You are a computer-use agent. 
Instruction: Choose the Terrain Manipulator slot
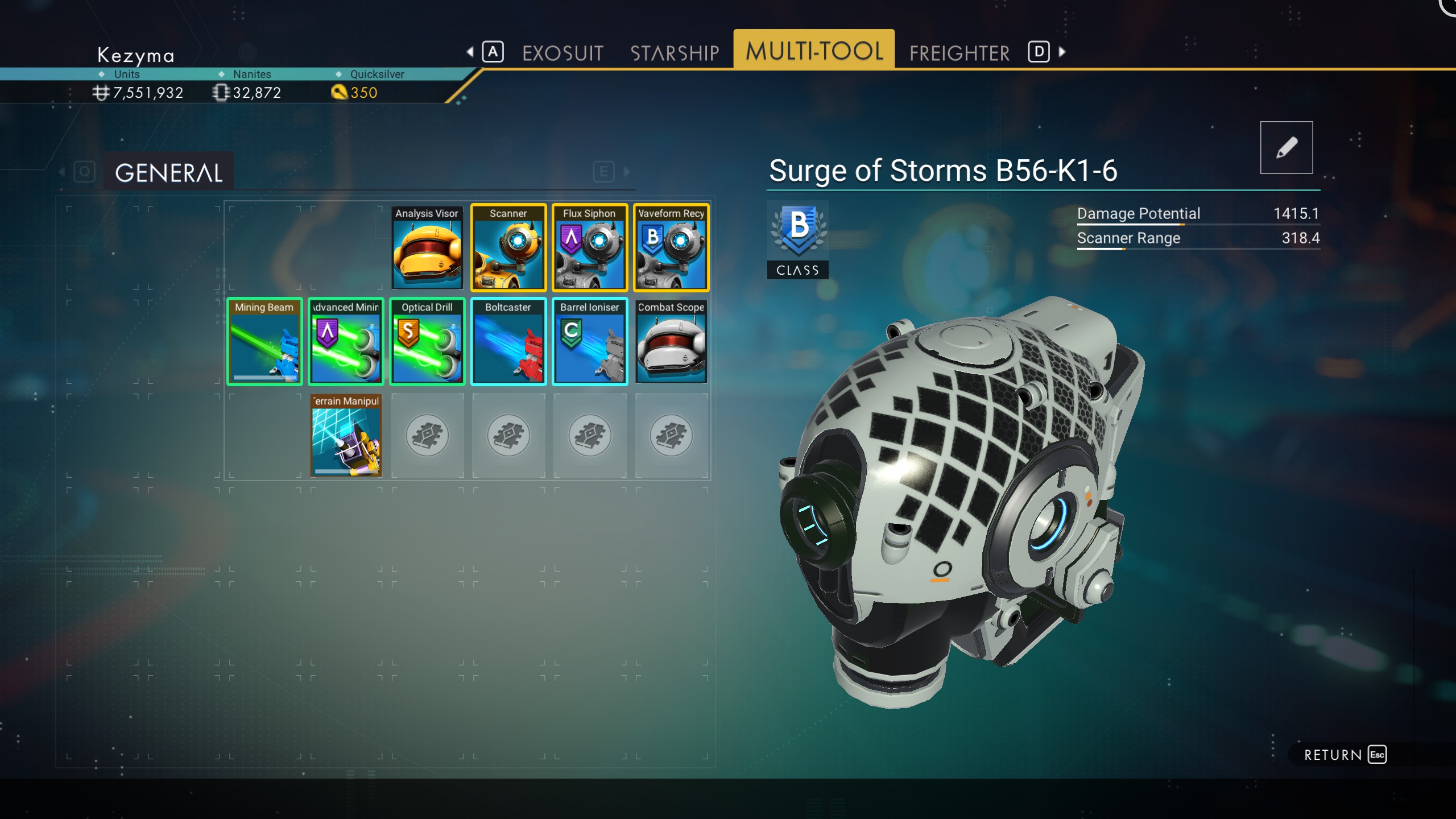point(346,435)
